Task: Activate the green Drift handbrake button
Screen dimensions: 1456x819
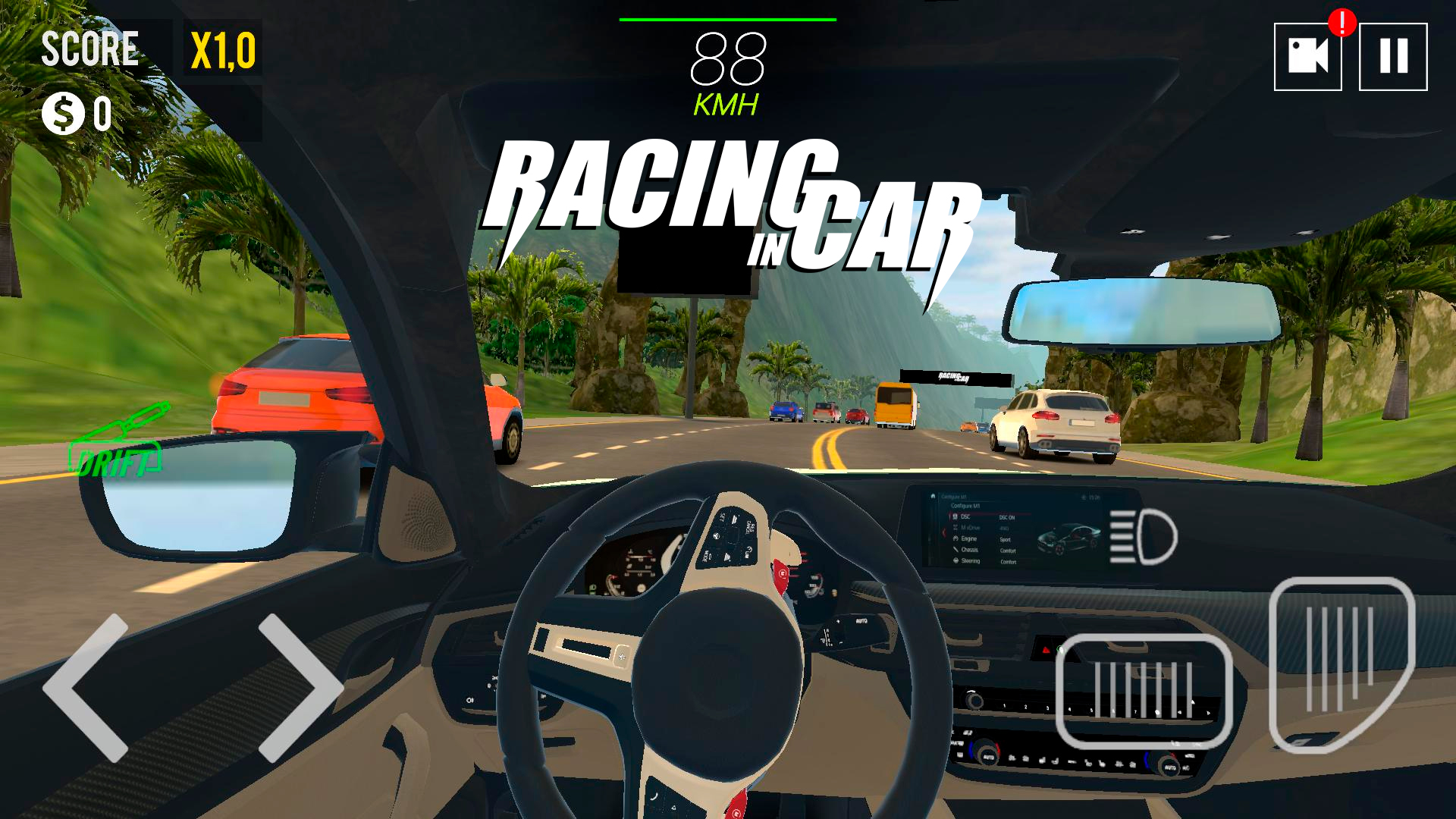Action: [119, 444]
